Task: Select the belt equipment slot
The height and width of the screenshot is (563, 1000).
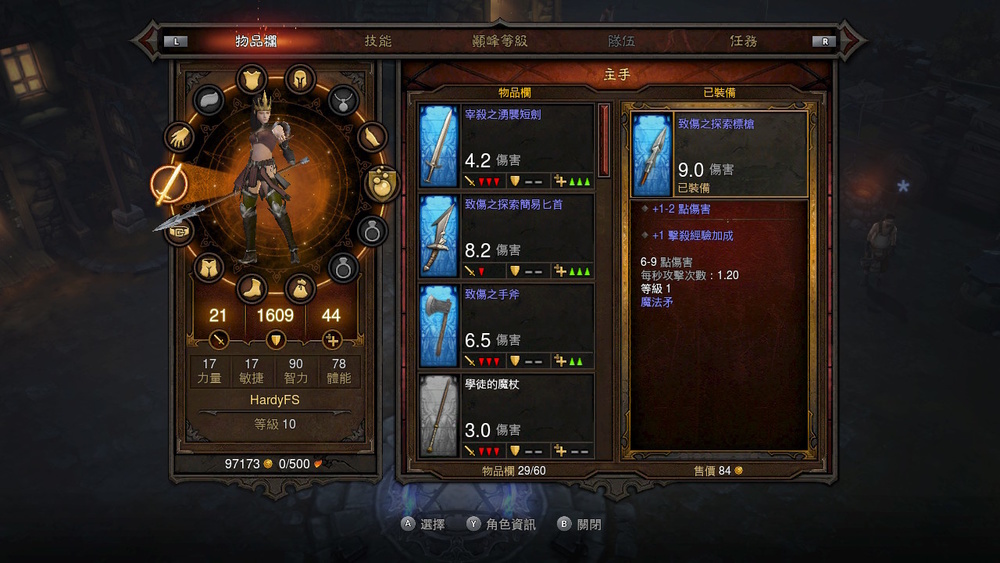Action: coord(180,232)
